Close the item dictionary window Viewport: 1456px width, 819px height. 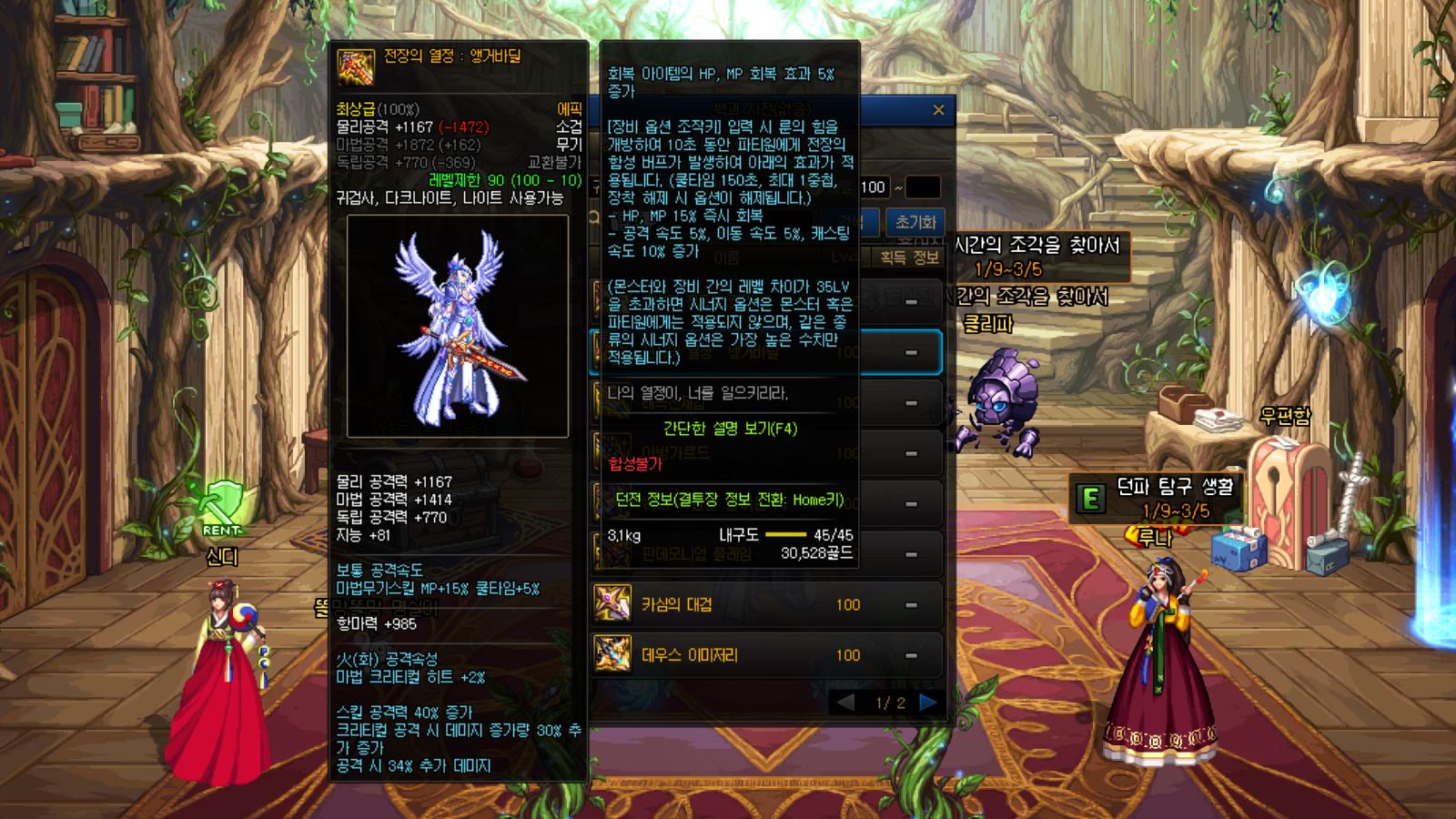pos(938,110)
